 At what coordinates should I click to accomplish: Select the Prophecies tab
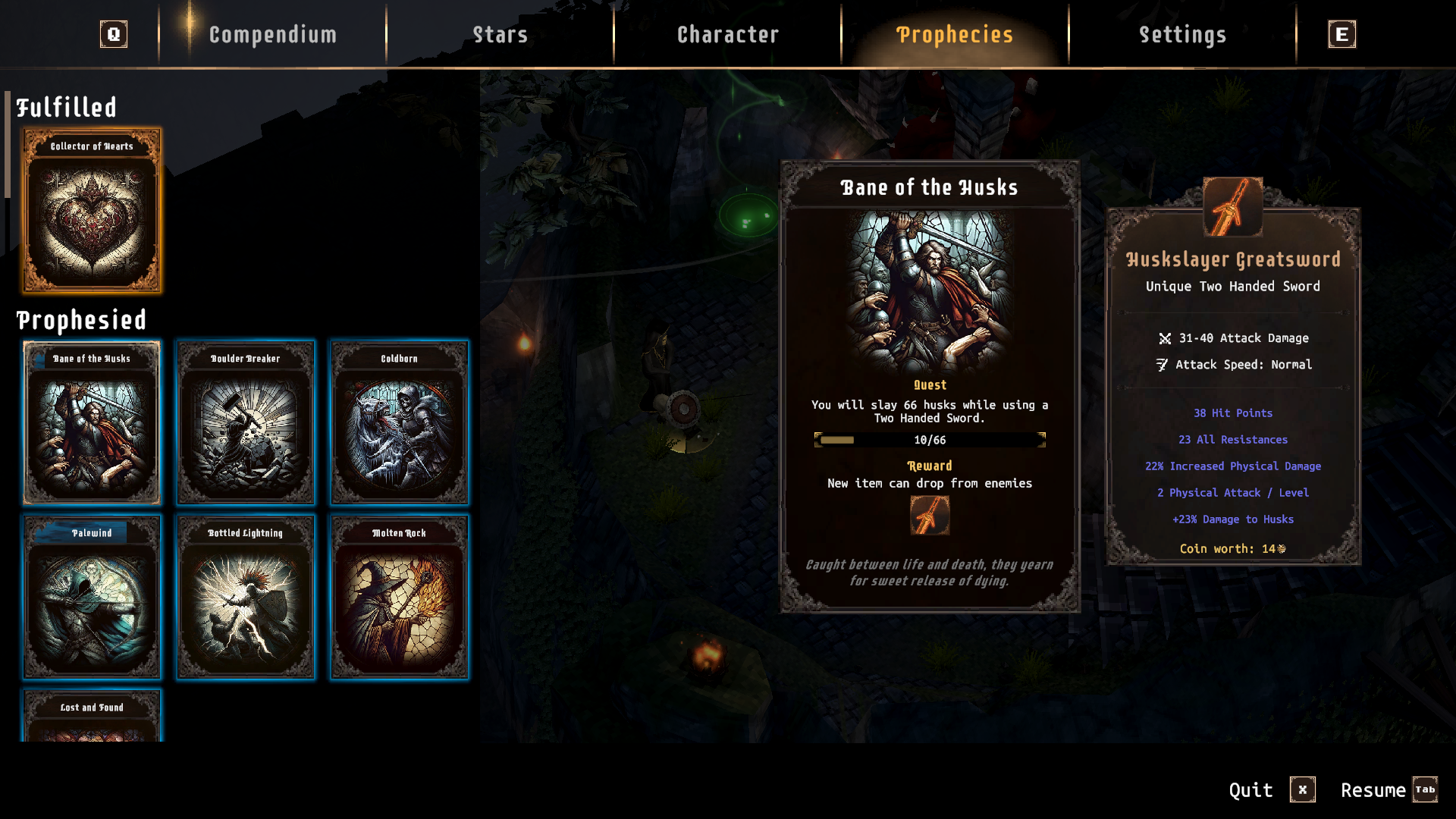click(955, 35)
